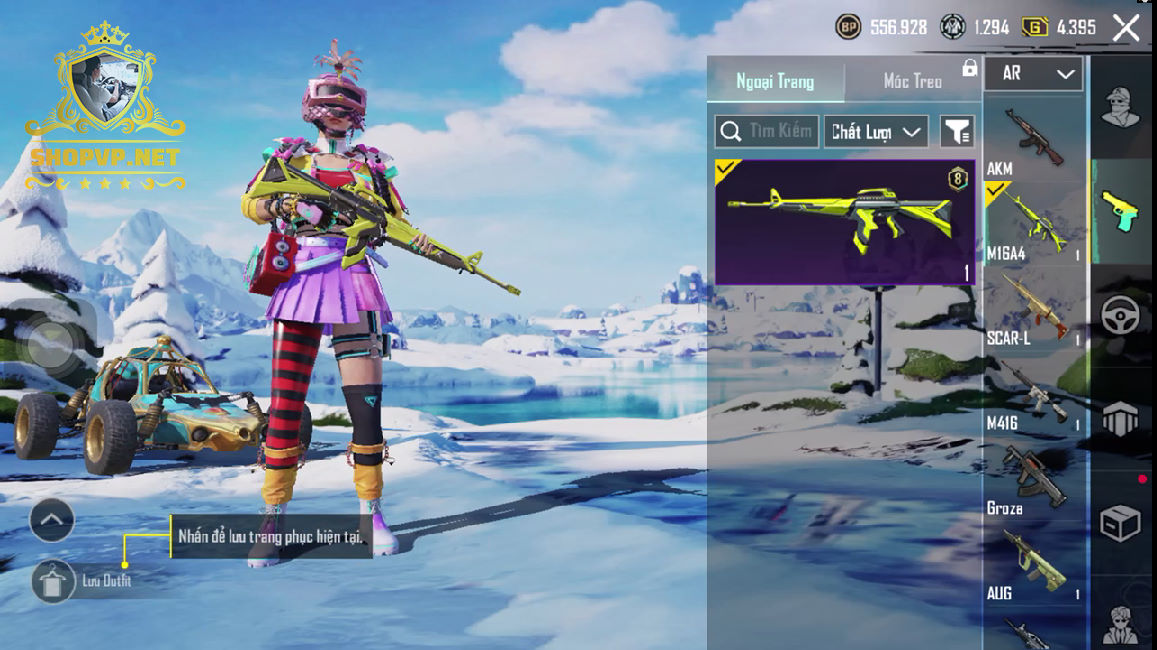Choose M16A4 in the weapon list

(x=1034, y=225)
